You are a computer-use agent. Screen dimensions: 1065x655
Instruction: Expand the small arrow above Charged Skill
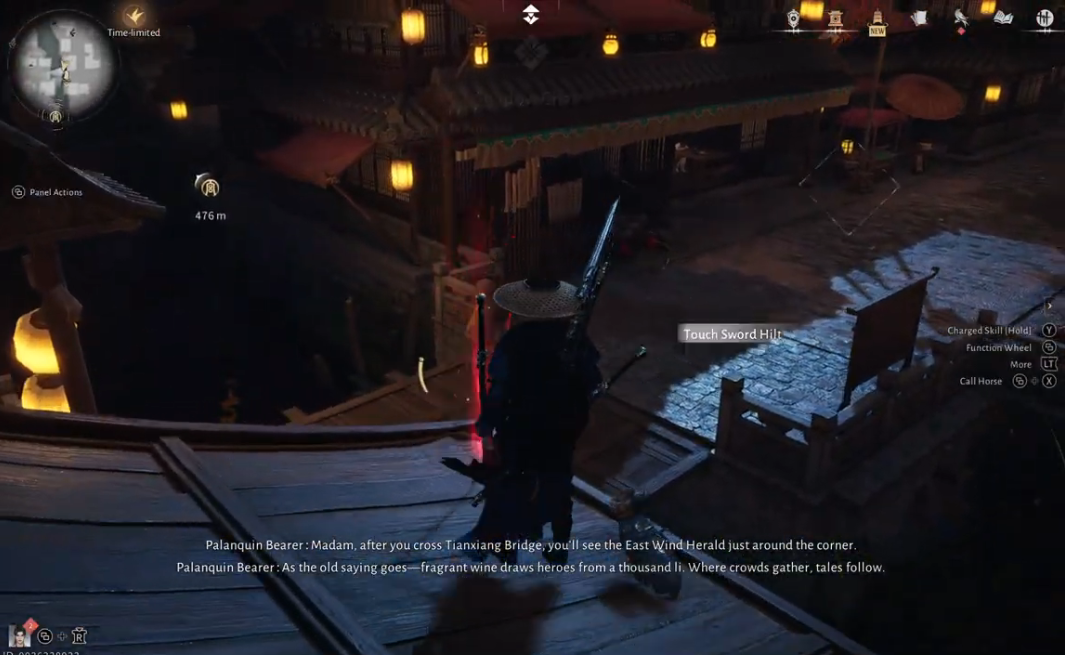(x=1049, y=306)
